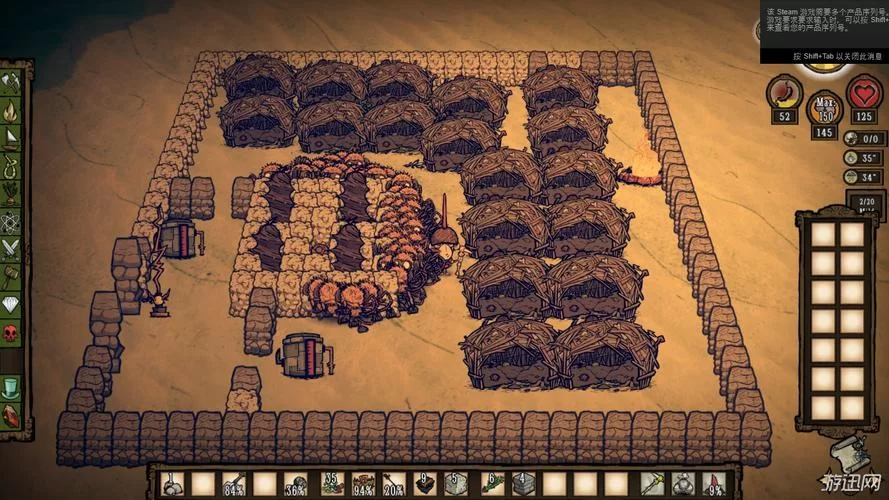
Task: Select the stone block stack of 5
Action: coord(455,485)
